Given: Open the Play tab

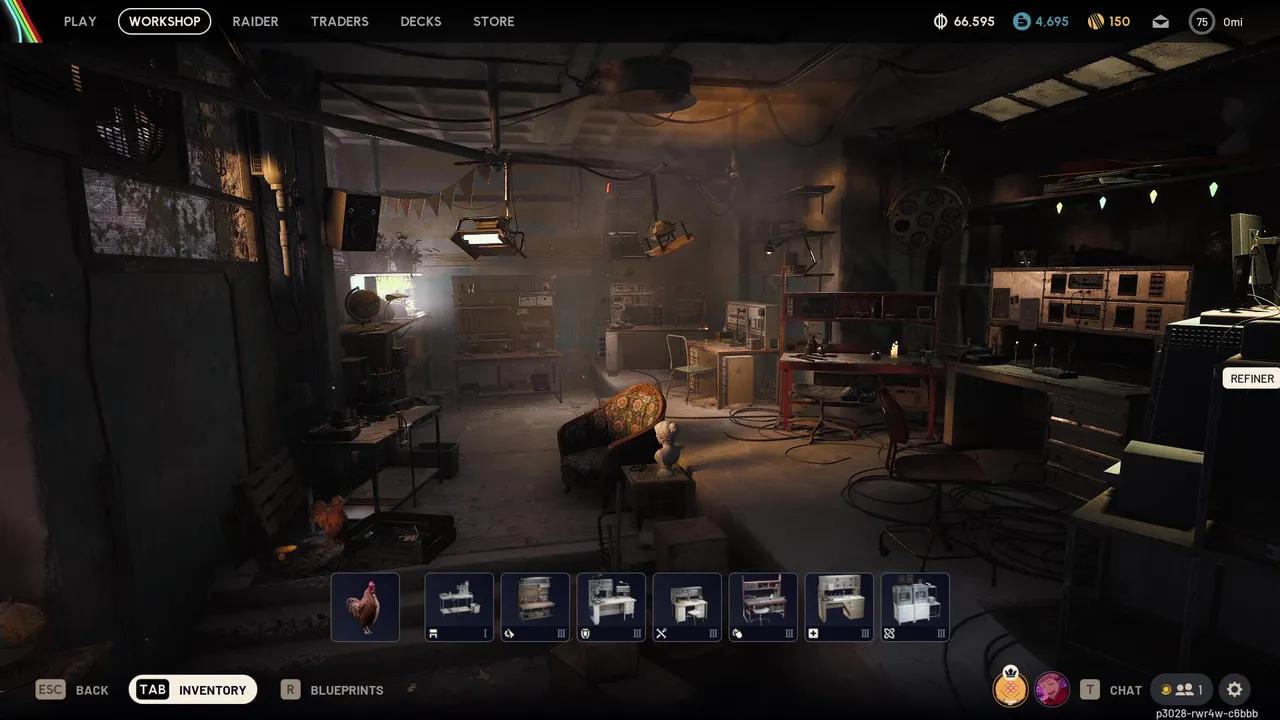Looking at the screenshot, I should tap(80, 21).
